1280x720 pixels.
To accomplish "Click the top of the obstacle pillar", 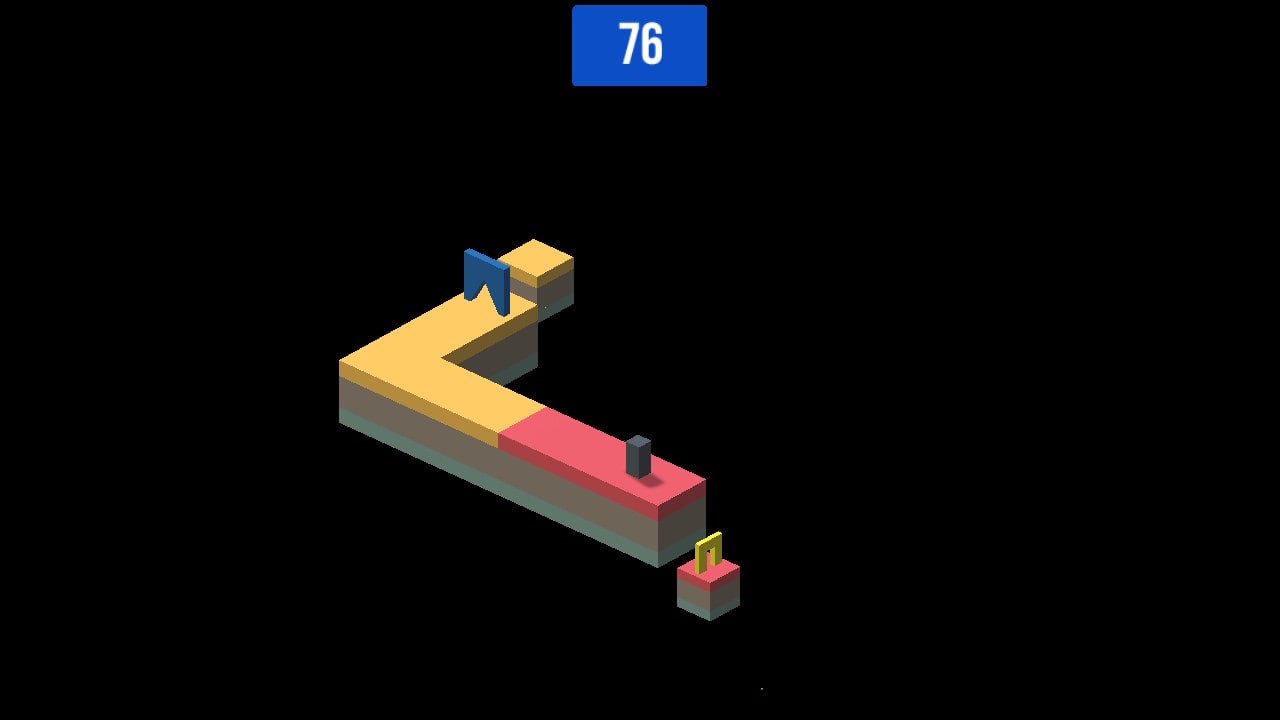I will (637, 440).
